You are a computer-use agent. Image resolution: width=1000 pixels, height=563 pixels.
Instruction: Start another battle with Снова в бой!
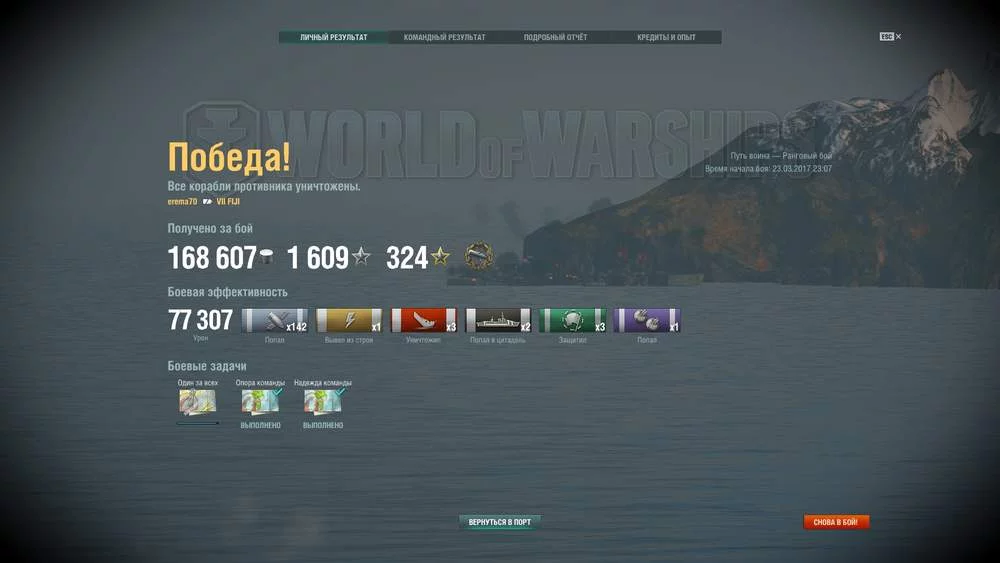coord(836,522)
